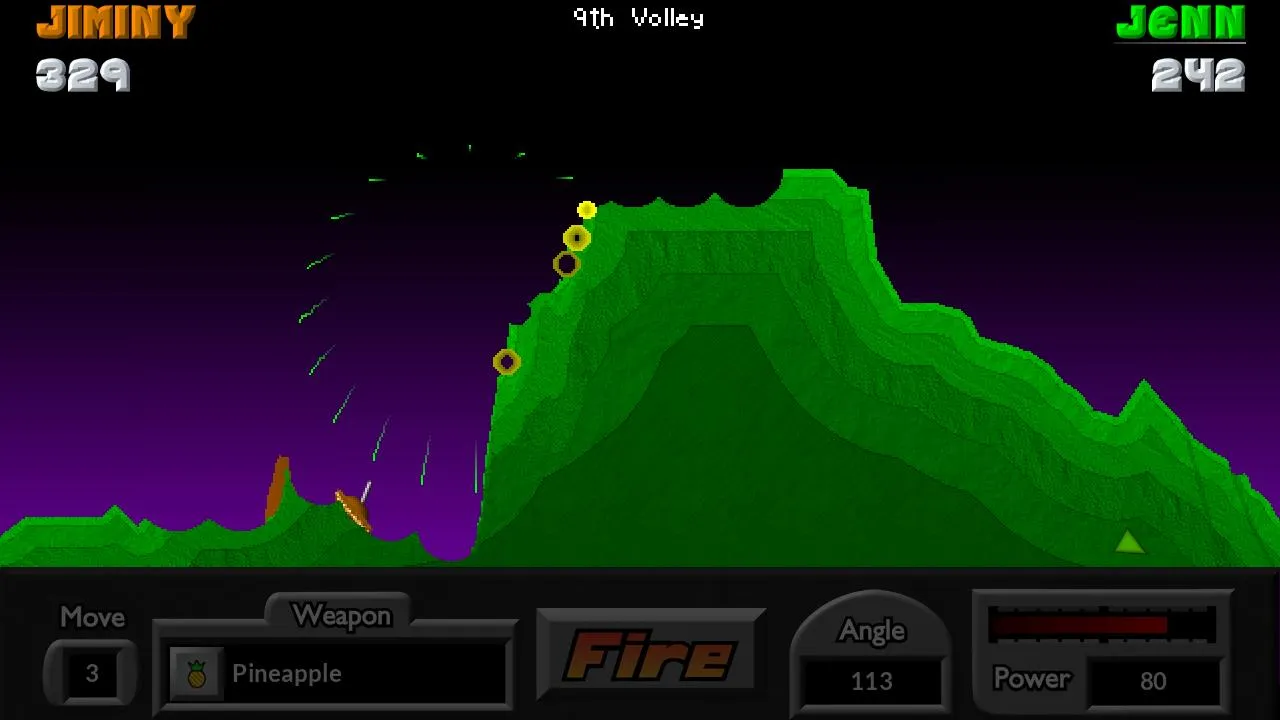Click Jenn's name in green

point(1180,22)
